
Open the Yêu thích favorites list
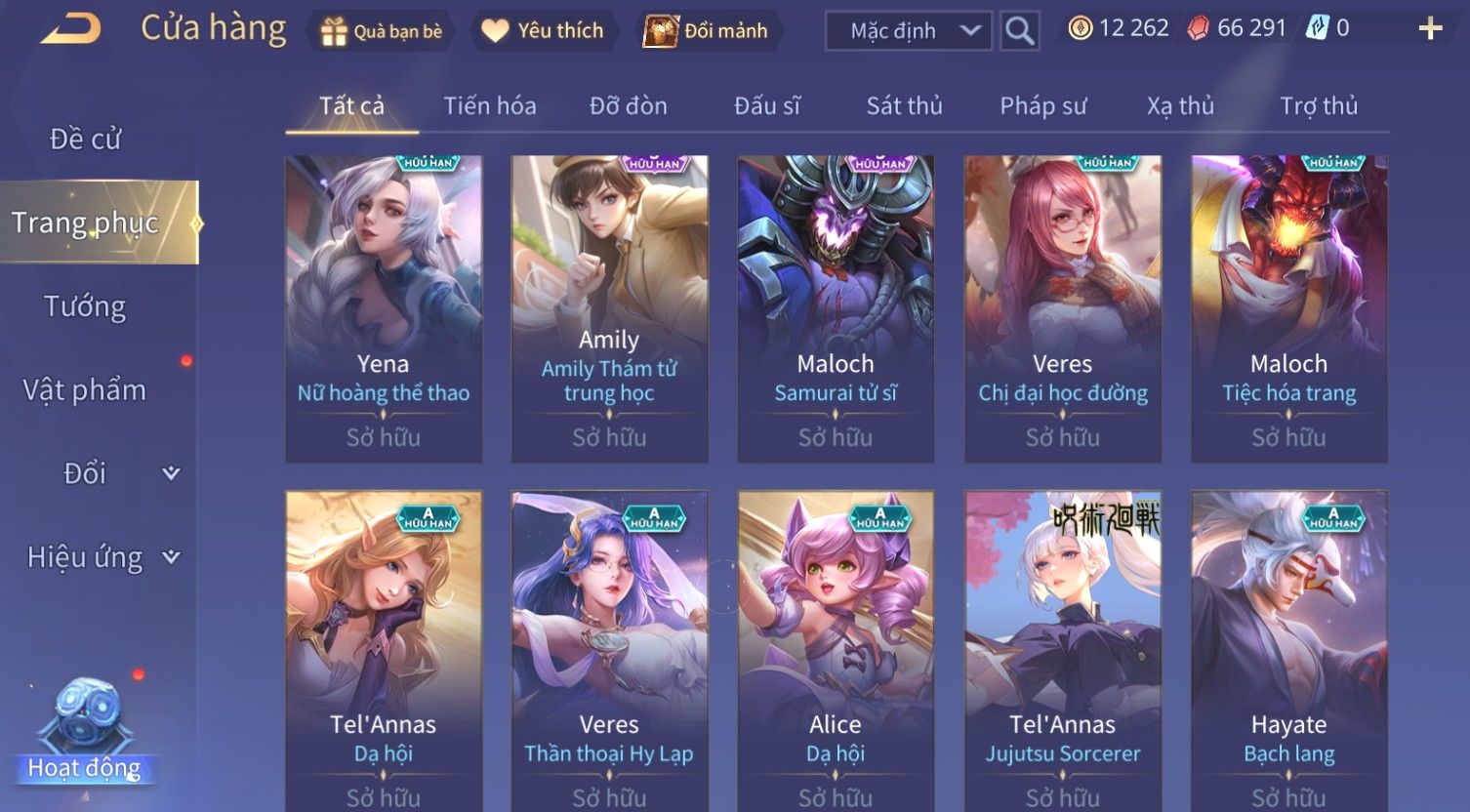[544, 31]
